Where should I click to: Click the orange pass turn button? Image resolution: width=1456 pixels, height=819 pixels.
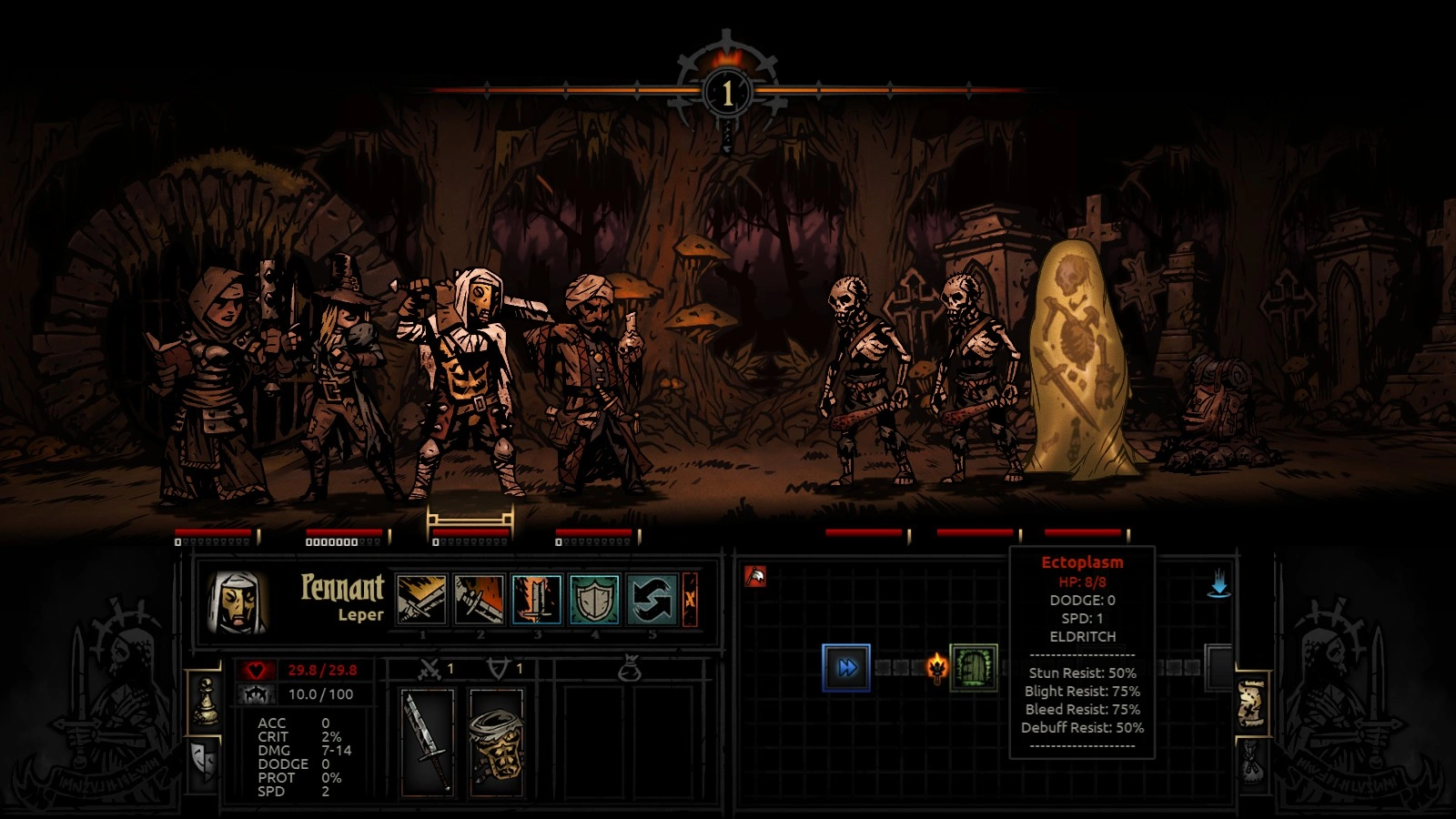690,600
